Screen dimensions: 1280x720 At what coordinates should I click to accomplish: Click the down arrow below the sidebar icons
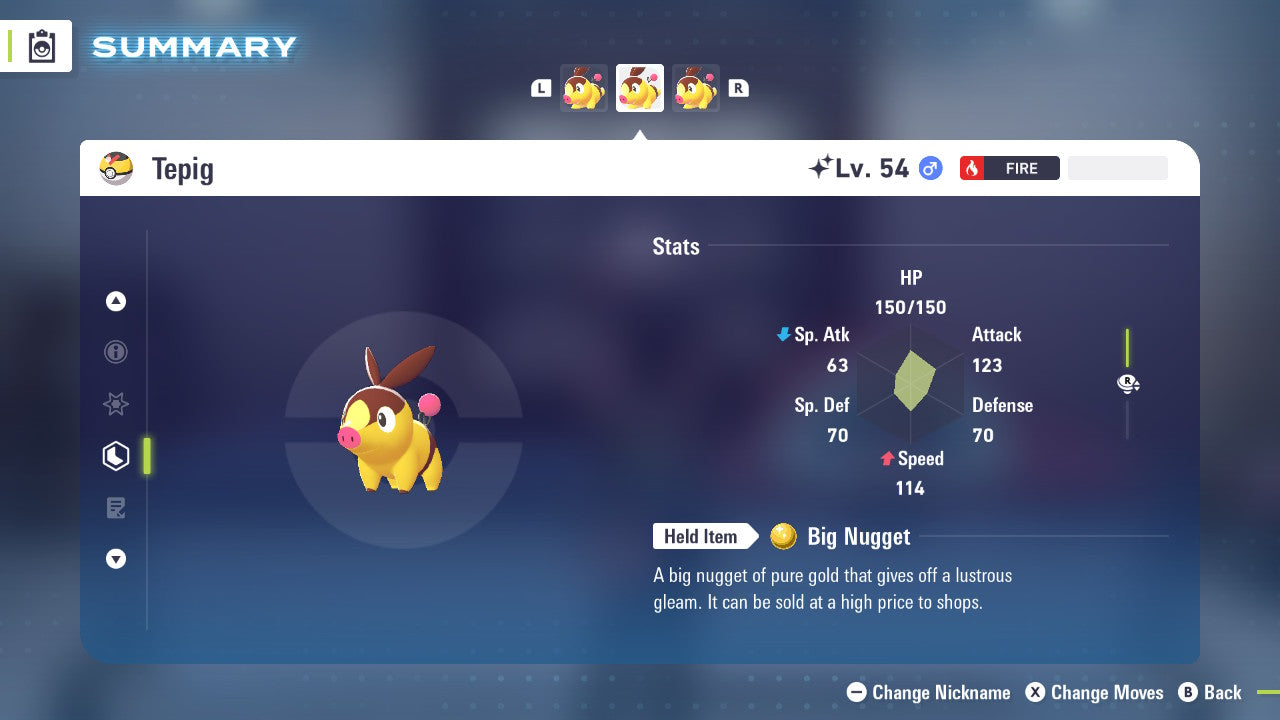click(x=115, y=559)
